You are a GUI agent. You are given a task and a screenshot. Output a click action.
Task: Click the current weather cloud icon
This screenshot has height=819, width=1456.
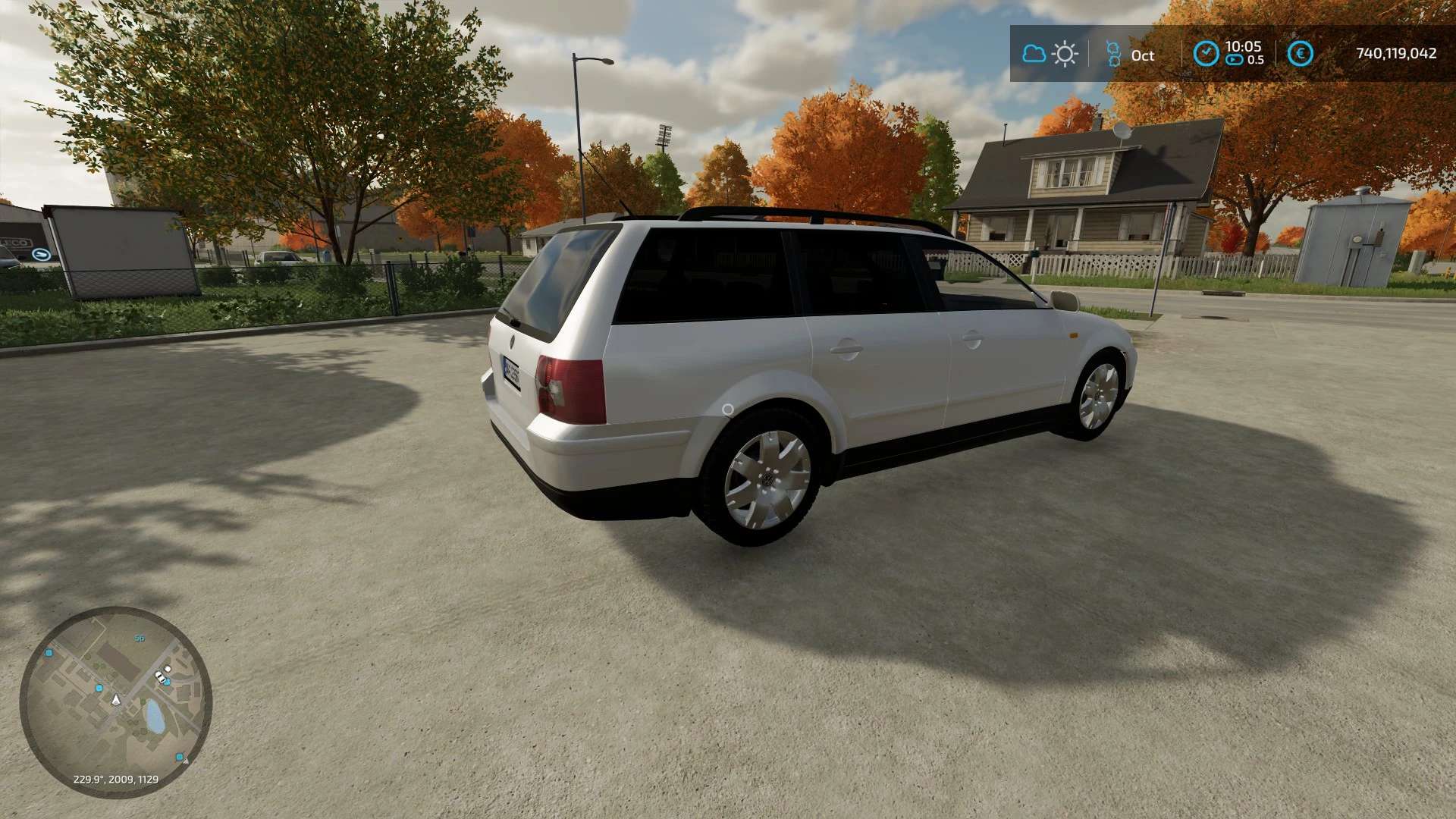coord(1034,53)
